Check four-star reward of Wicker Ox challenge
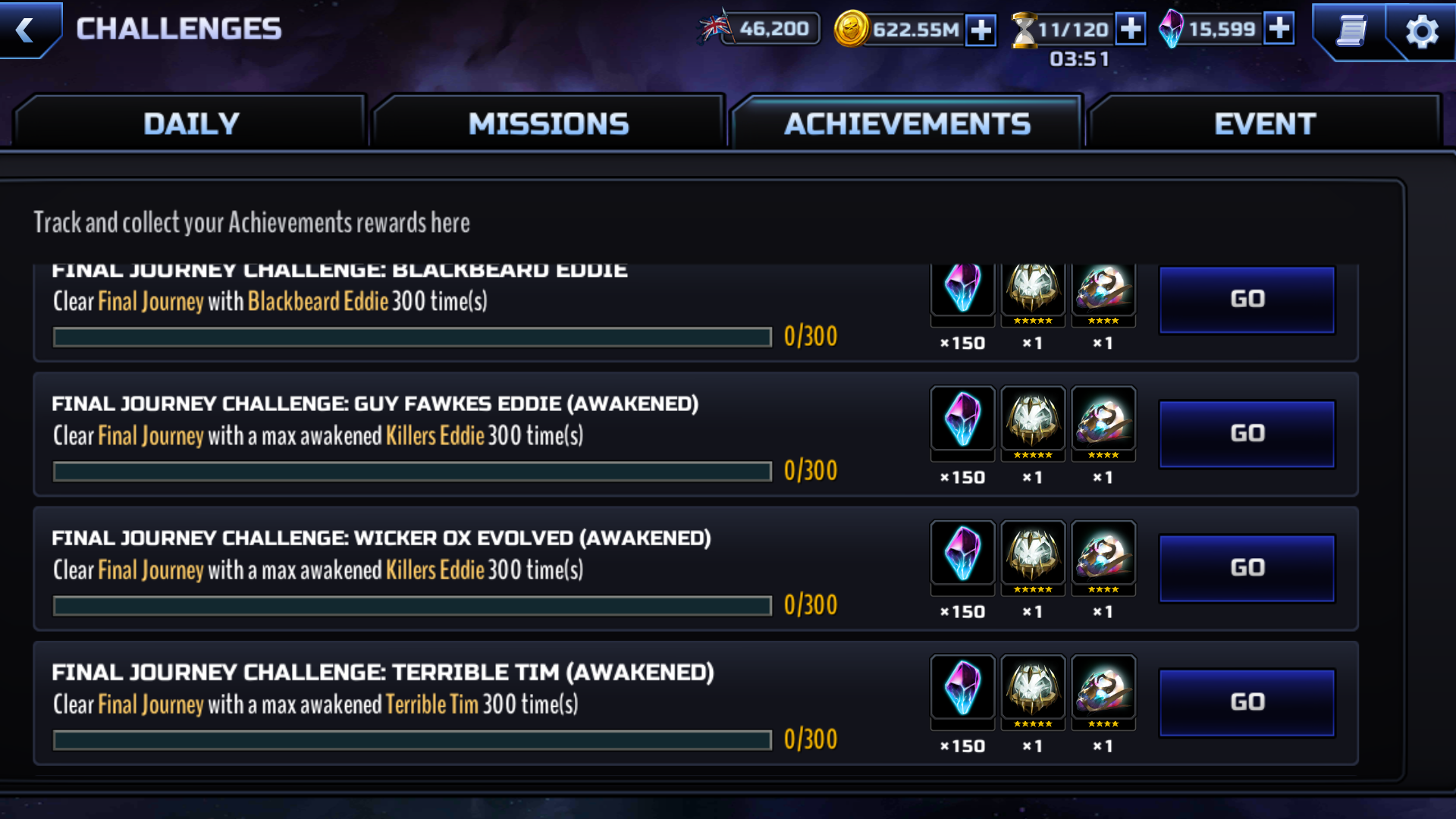This screenshot has height=819, width=1456. (x=1103, y=554)
